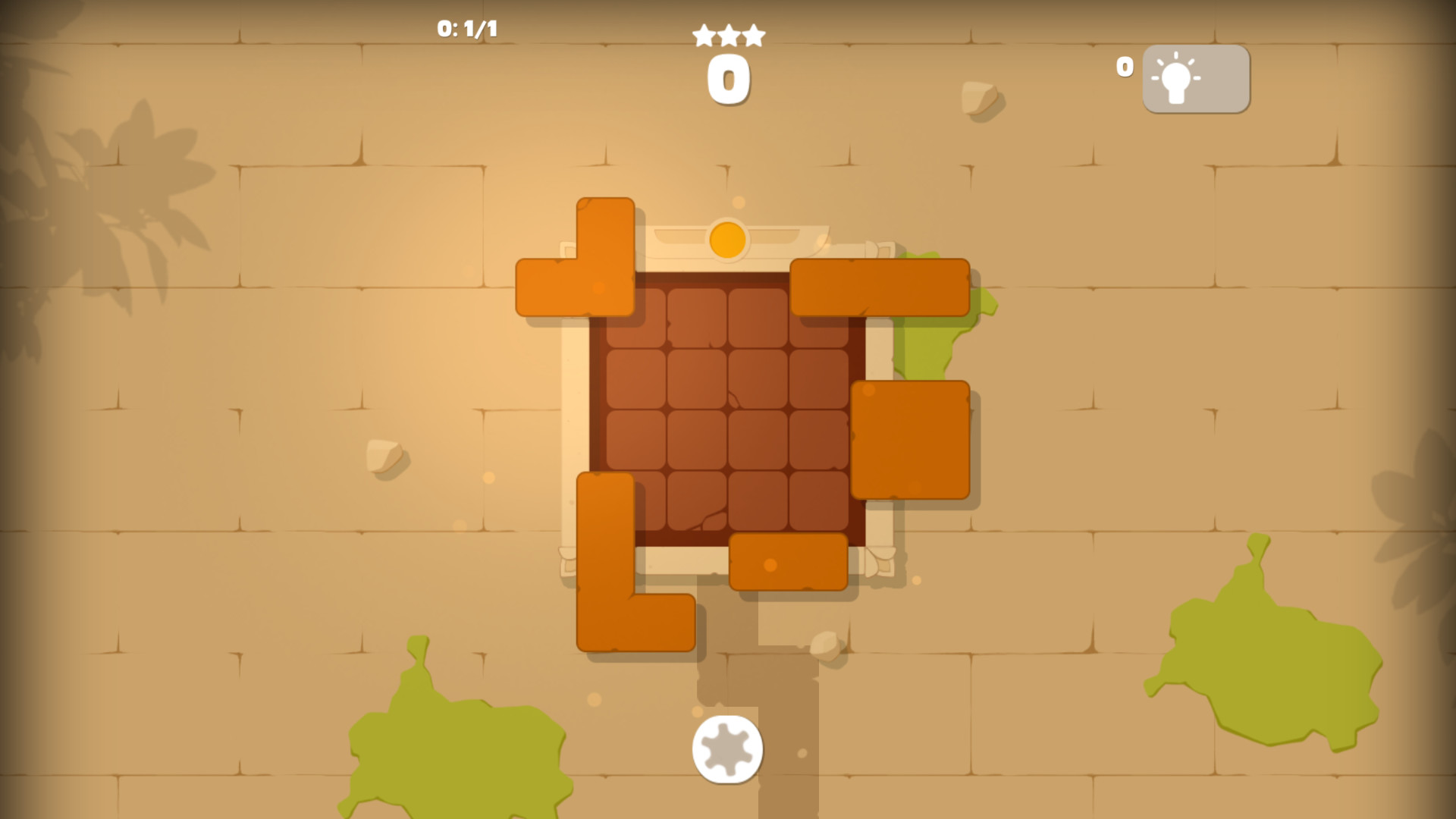Select the square orange block on the right
This screenshot has height=819, width=1456.
click(910, 440)
